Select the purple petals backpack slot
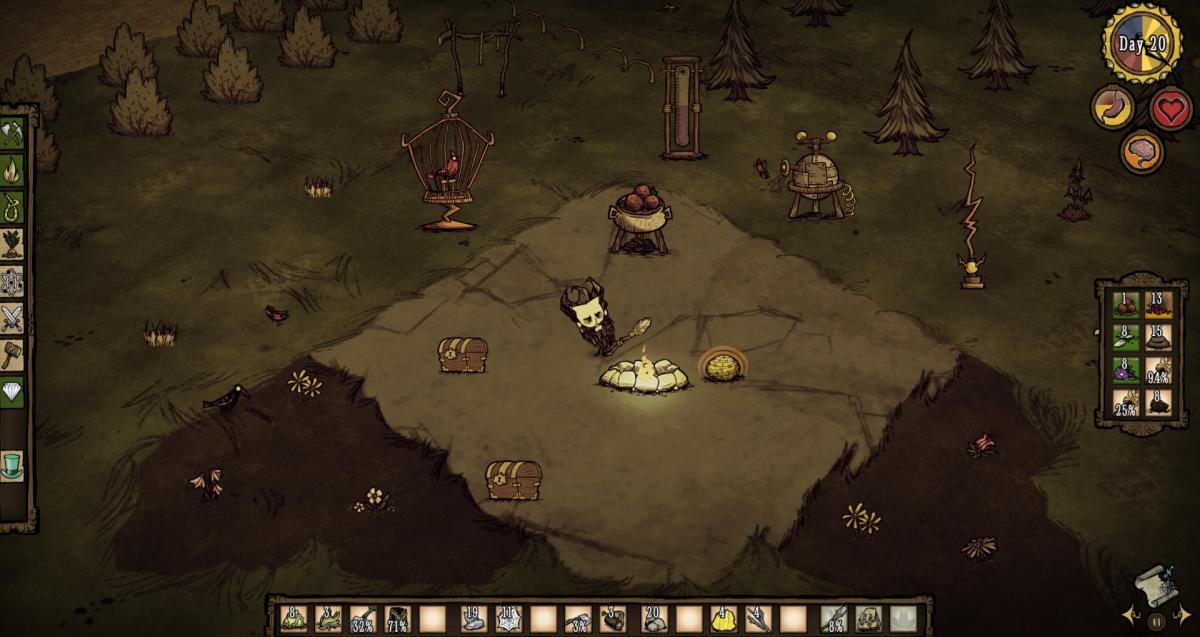 click(x=1126, y=370)
